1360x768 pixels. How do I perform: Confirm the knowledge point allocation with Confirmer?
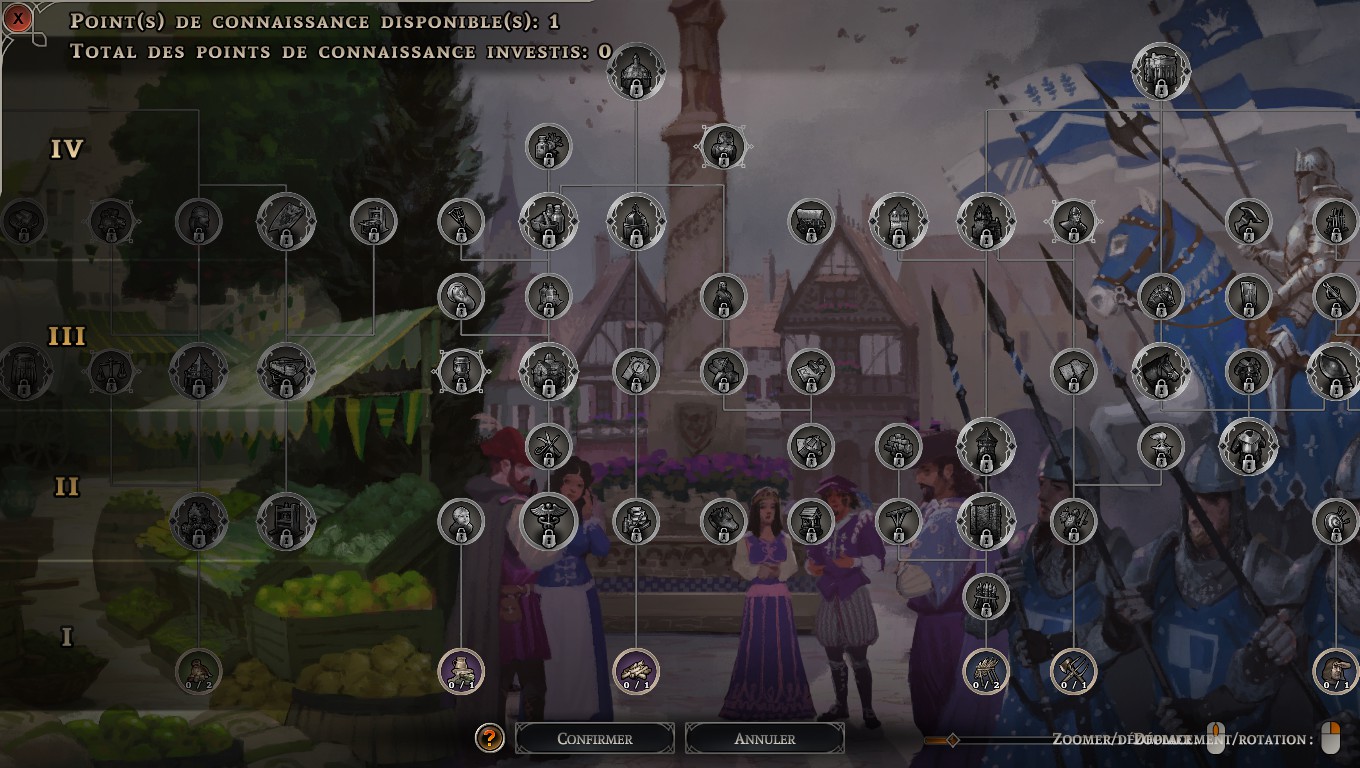click(594, 739)
